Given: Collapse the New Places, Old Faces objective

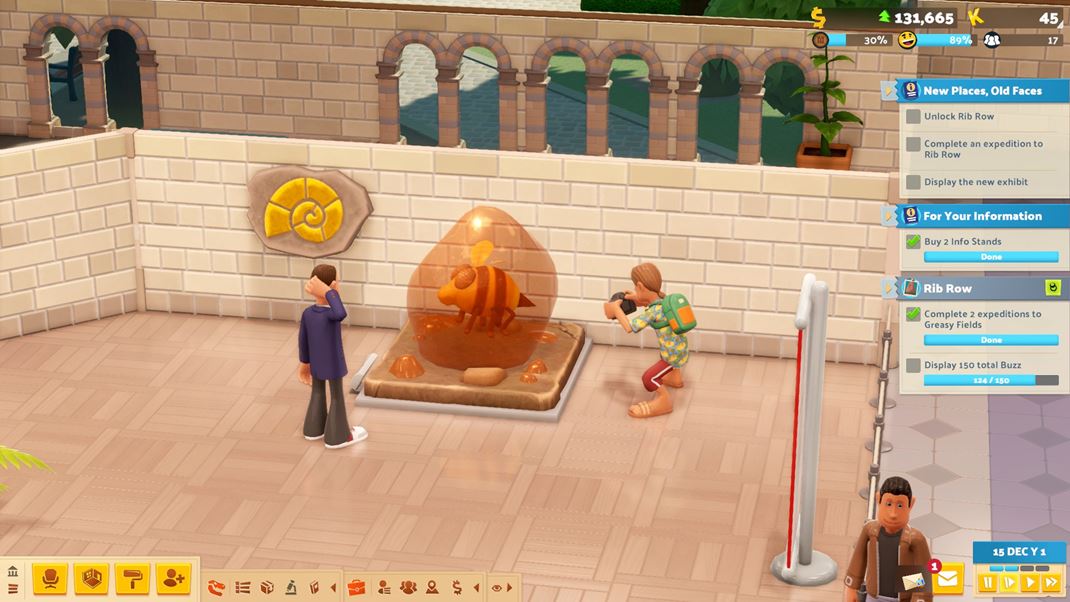Looking at the screenshot, I should coord(889,91).
